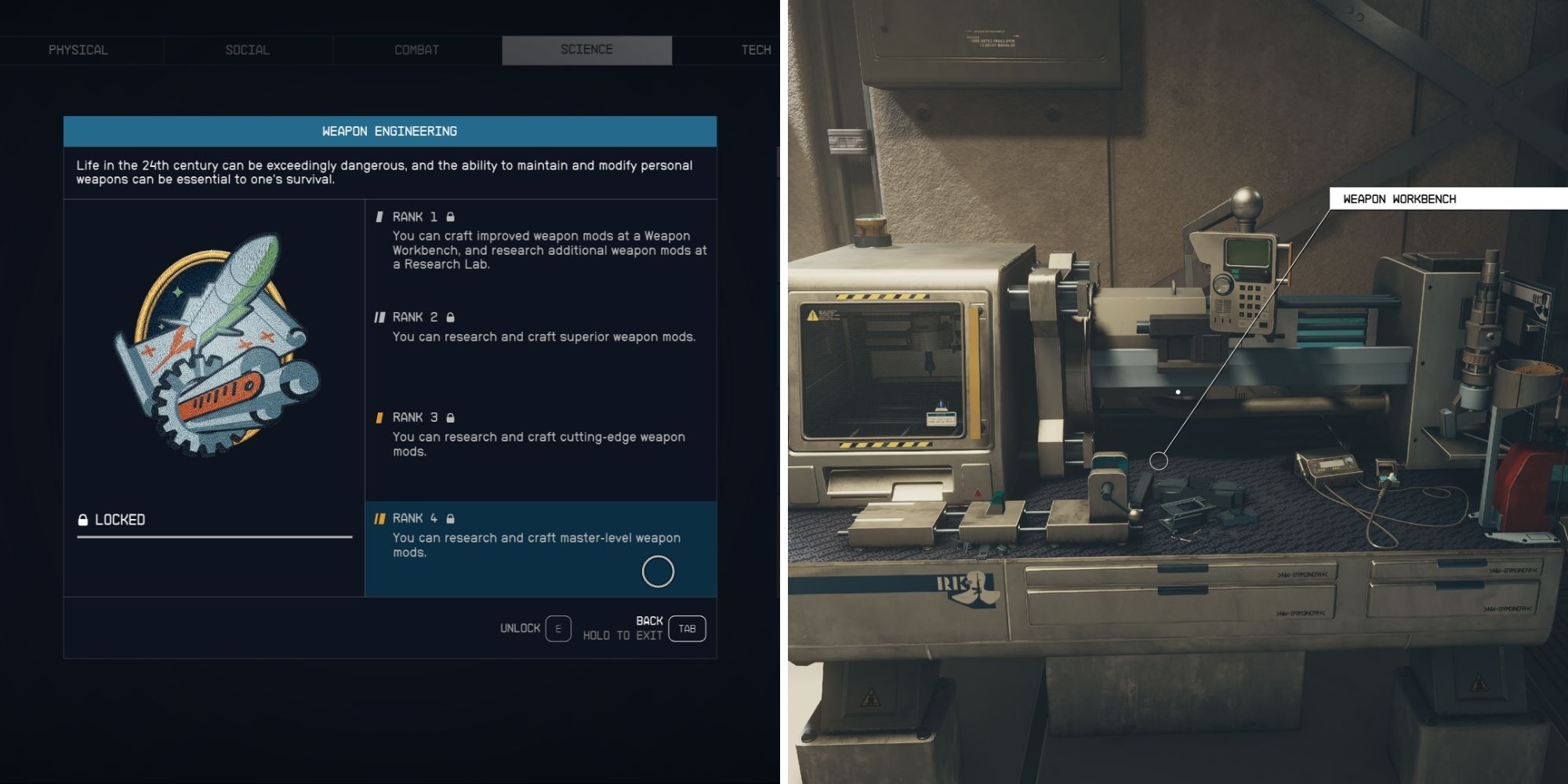Click the selection circle near Rank 4
The height and width of the screenshot is (784, 1568).
[x=658, y=572]
